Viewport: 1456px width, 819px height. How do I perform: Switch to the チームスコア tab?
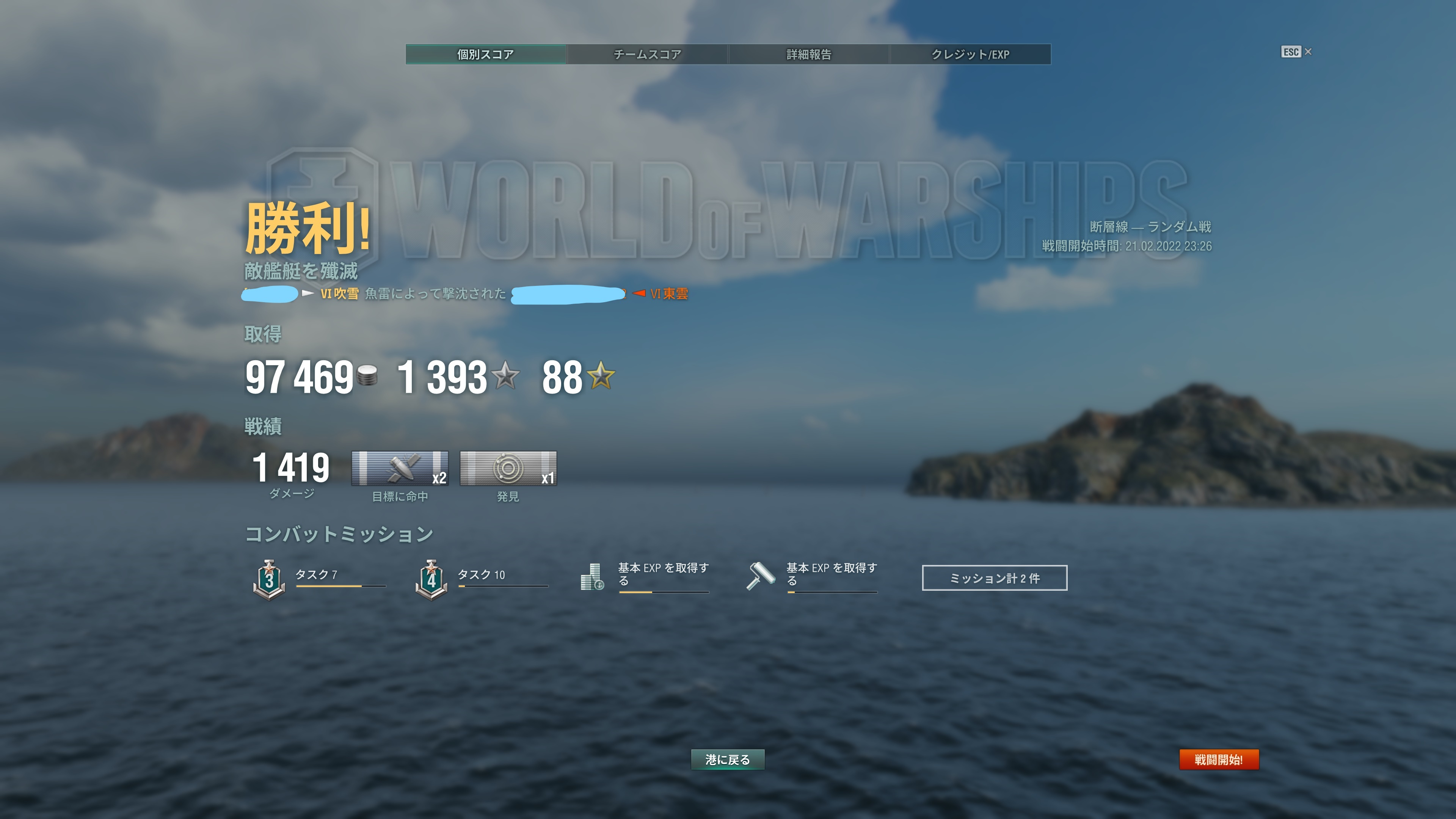point(646,54)
